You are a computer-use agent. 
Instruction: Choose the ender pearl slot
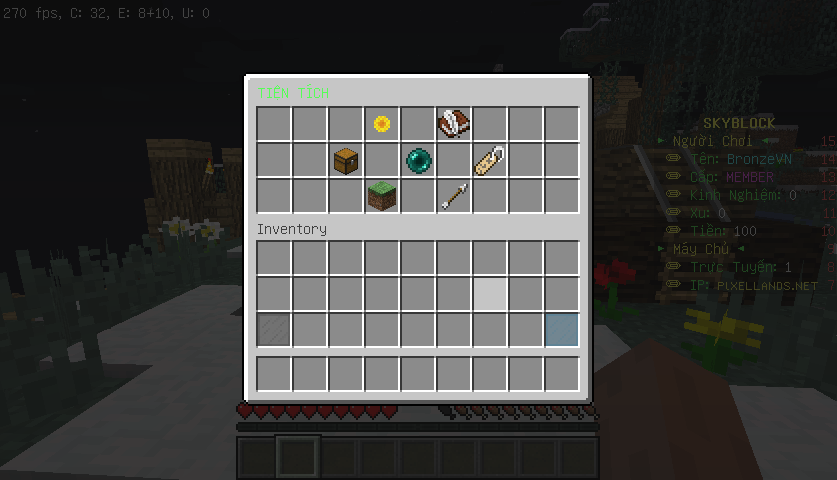click(418, 160)
